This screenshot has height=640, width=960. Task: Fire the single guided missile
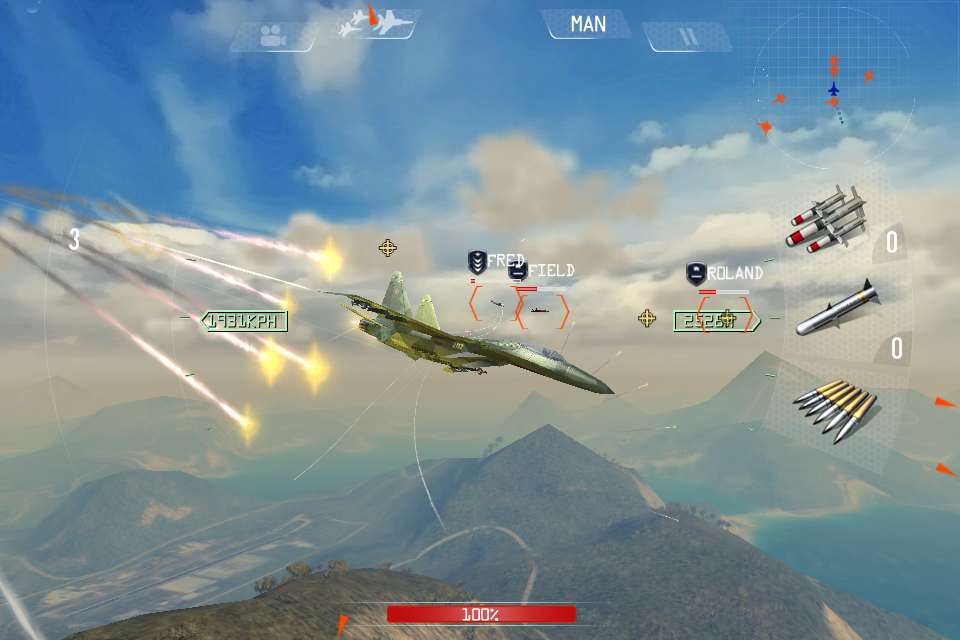838,309
